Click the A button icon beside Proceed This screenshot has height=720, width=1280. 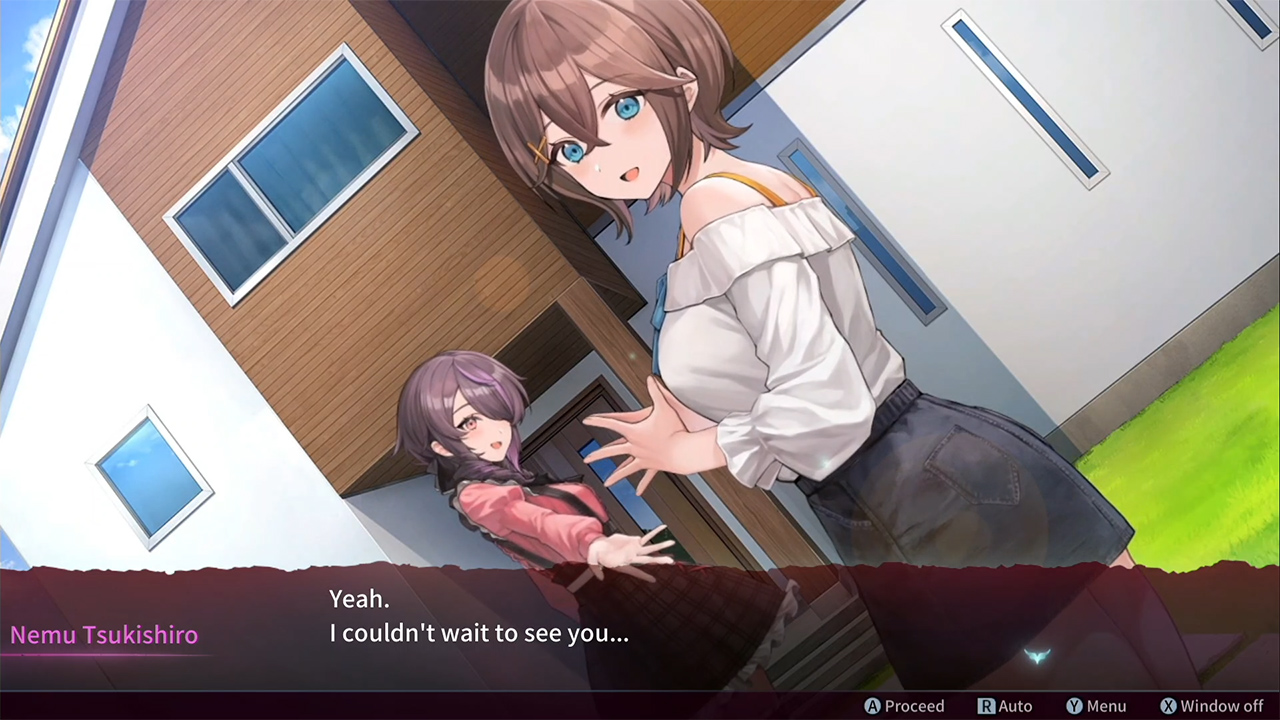pos(872,706)
